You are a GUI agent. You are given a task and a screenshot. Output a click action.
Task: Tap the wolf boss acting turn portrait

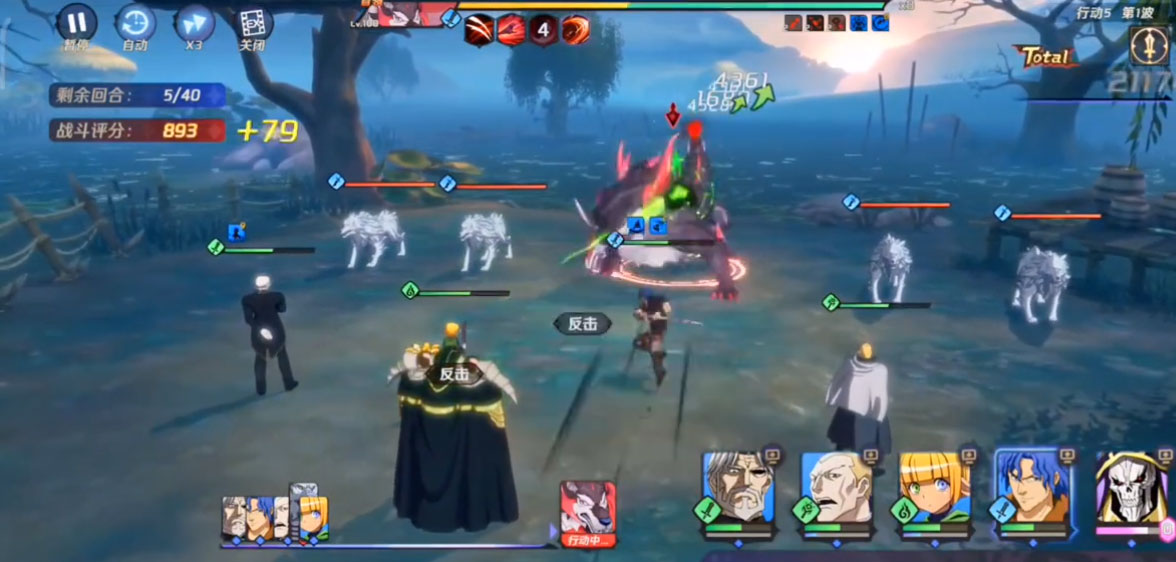point(587,509)
